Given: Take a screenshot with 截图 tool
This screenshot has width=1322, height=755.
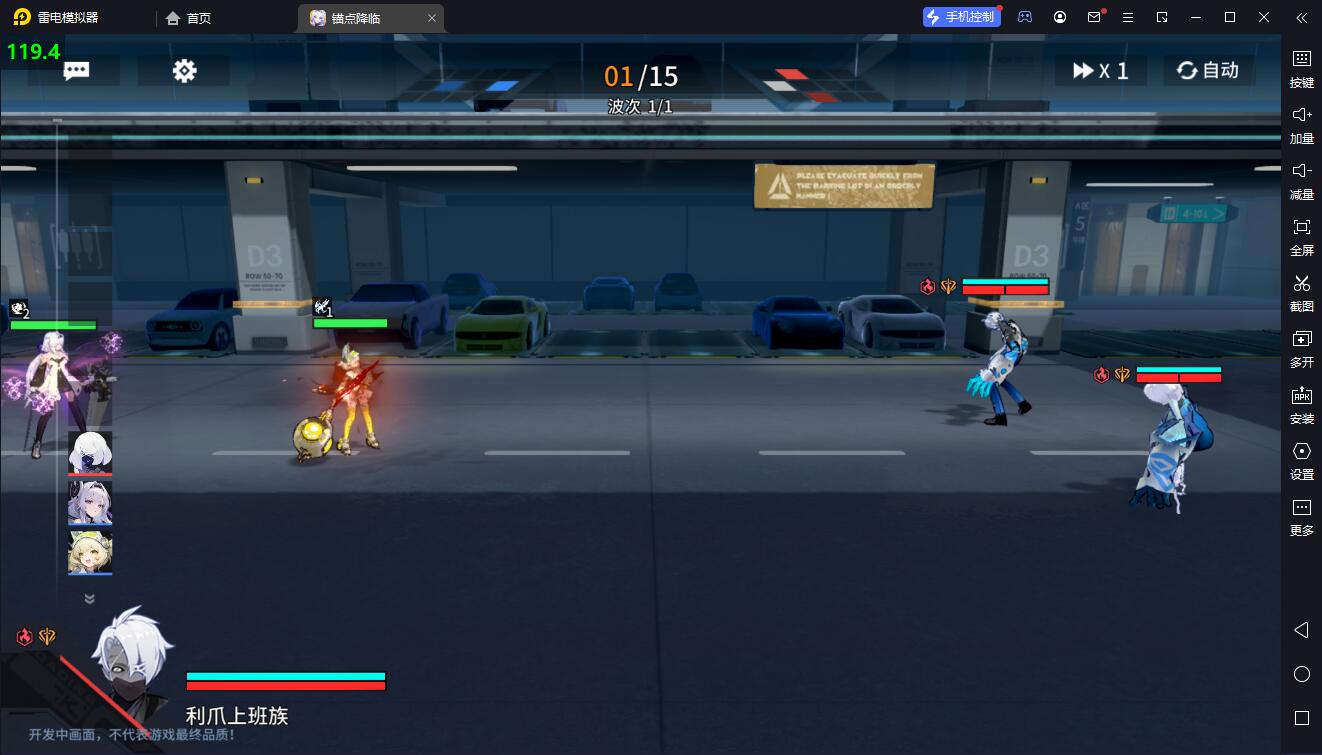Looking at the screenshot, I should 1301,291.
